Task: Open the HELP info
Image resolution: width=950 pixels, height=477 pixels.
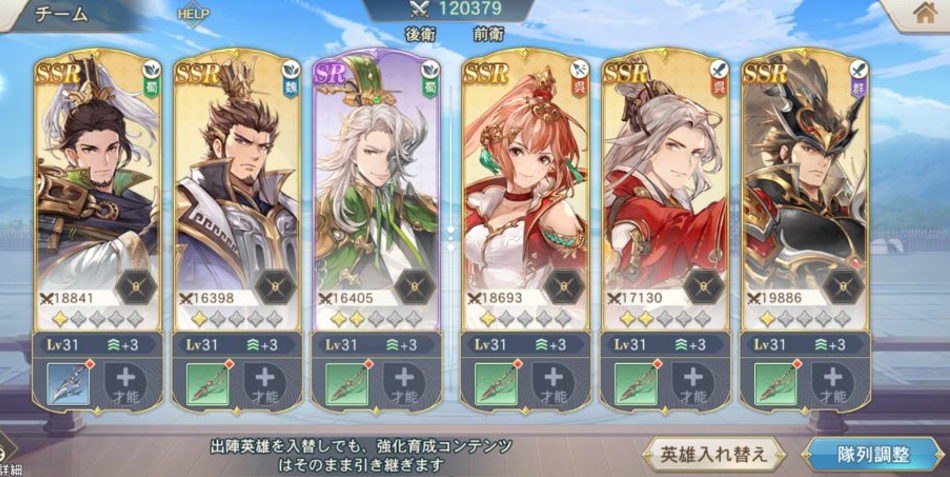Action: coord(192,15)
